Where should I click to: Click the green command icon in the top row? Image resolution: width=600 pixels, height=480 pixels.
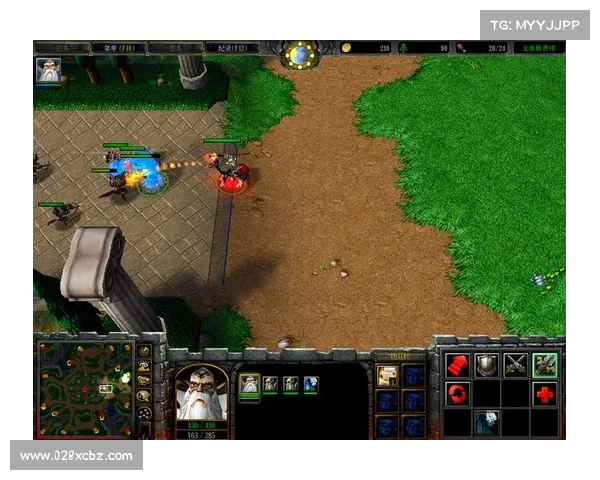pyautogui.click(x=545, y=365)
